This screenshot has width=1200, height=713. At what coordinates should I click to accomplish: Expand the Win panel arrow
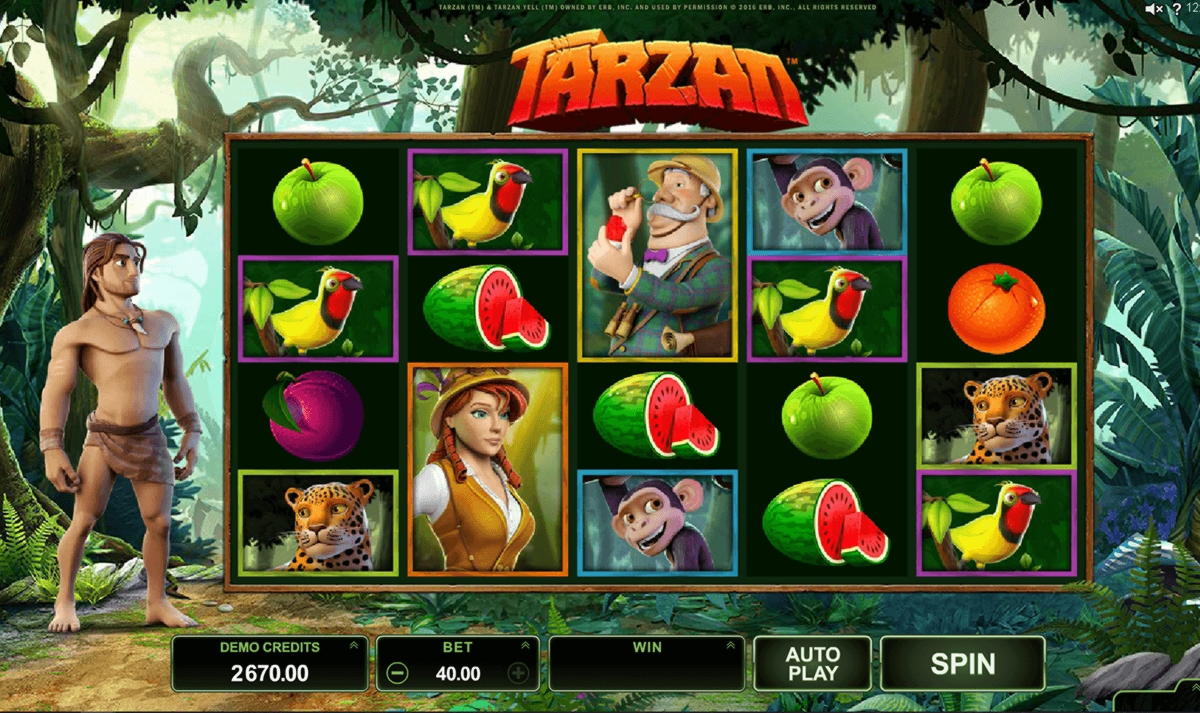tap(731, 647)
